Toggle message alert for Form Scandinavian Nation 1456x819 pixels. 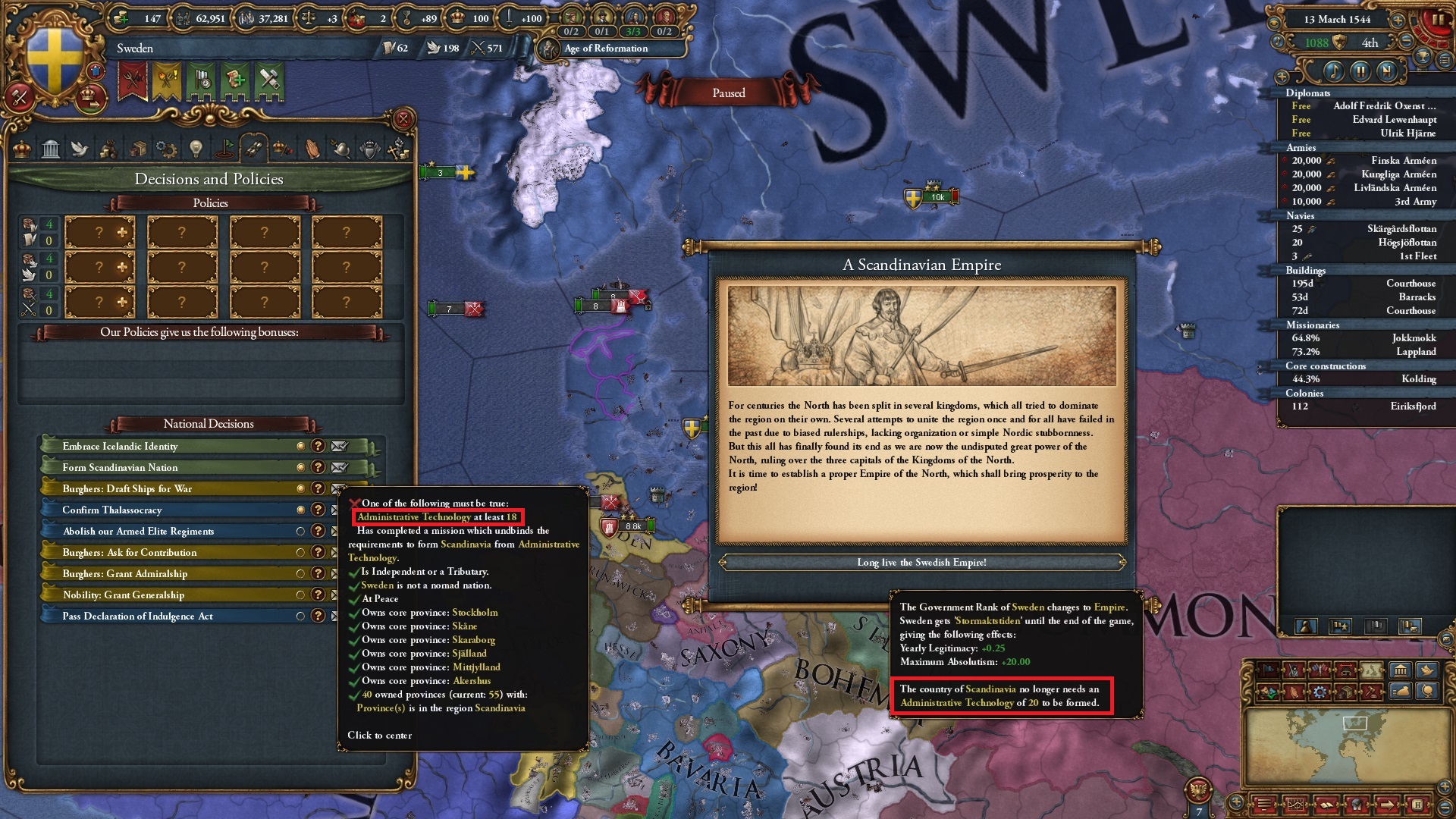(339, 468)
